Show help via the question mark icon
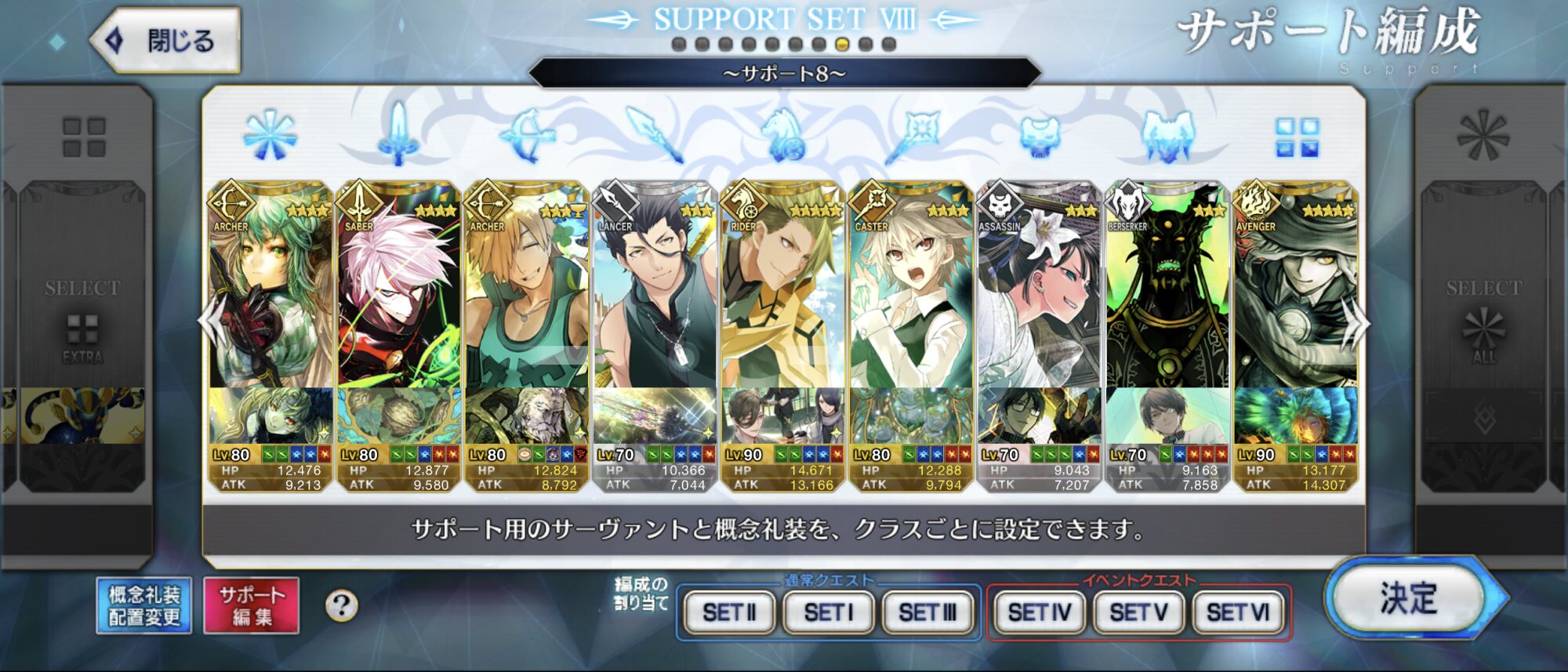 point(341,605)
